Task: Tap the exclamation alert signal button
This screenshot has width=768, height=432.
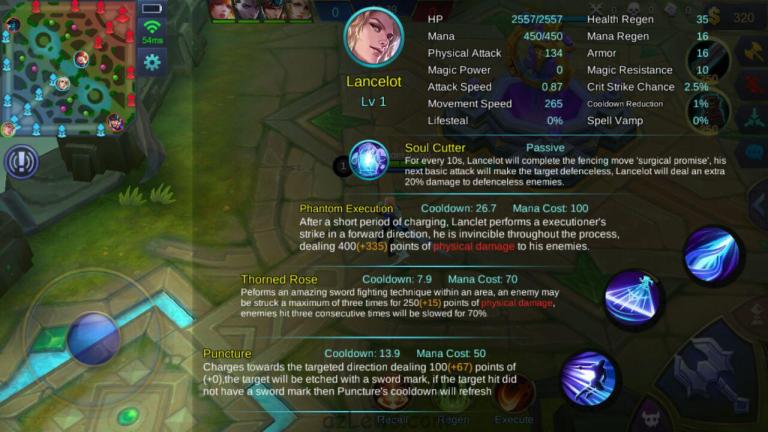Action: coord(21,162)
